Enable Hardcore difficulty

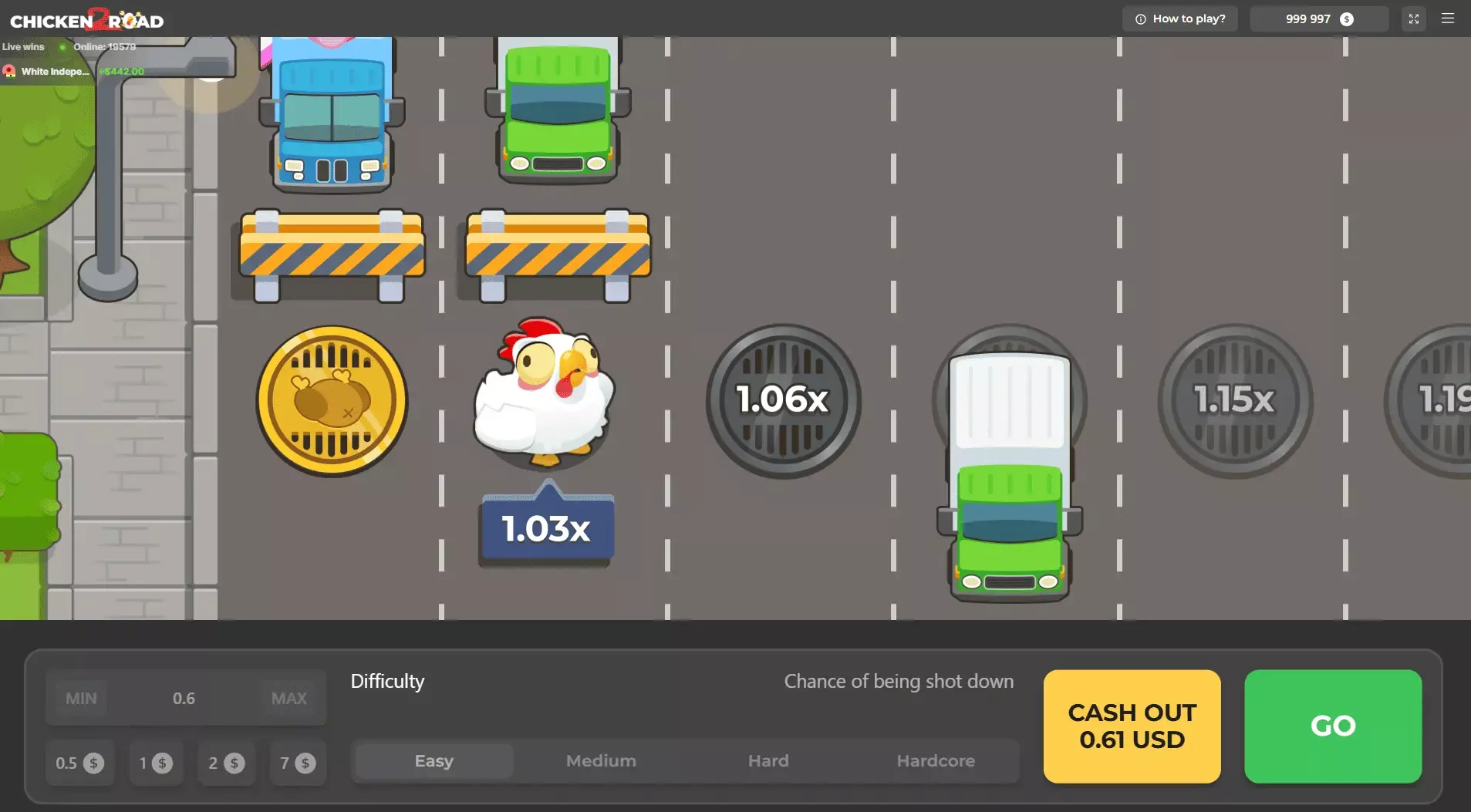(x=935, y=760)
